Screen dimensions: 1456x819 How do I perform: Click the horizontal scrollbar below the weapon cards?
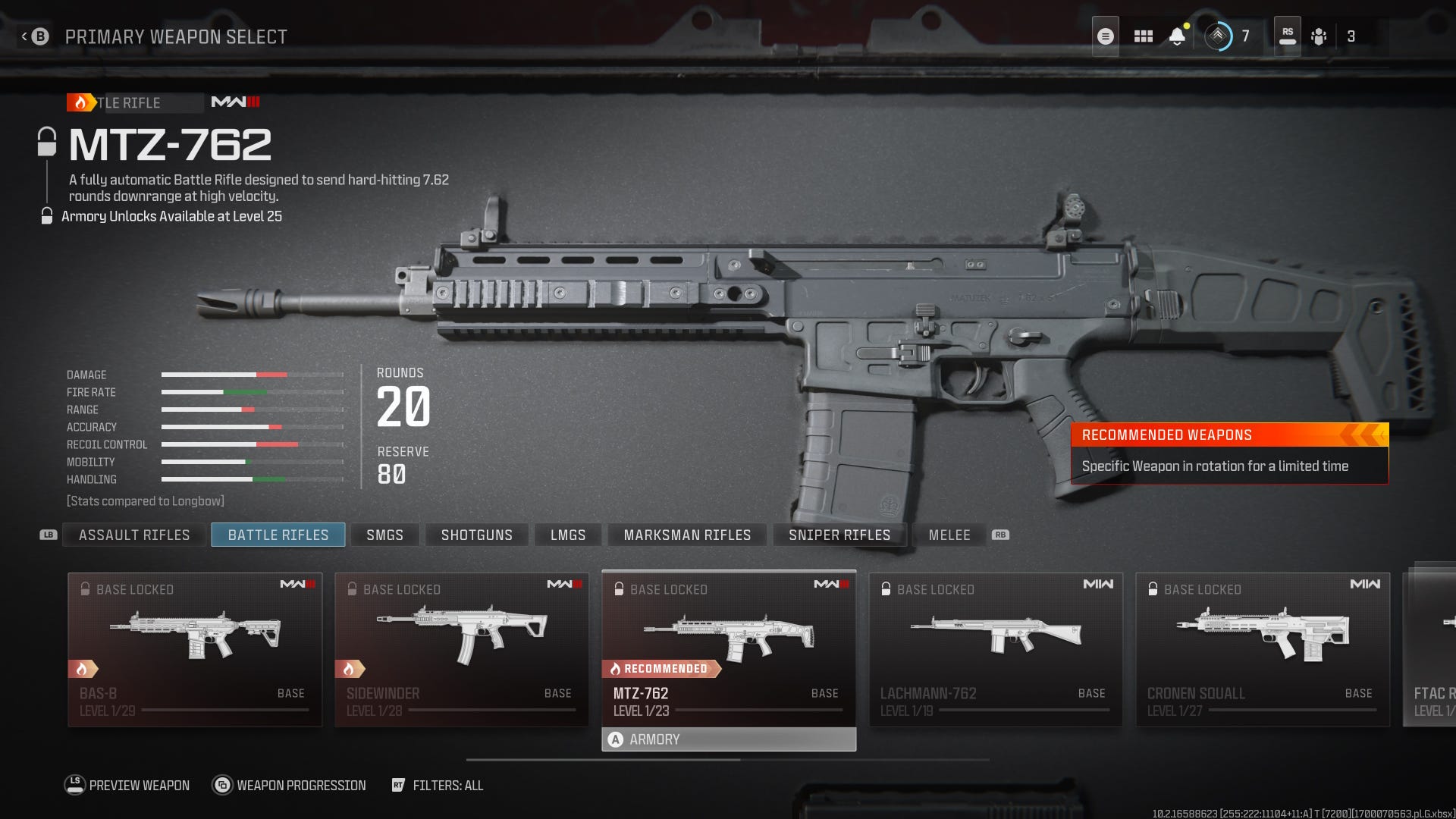(x=728, y=759)
